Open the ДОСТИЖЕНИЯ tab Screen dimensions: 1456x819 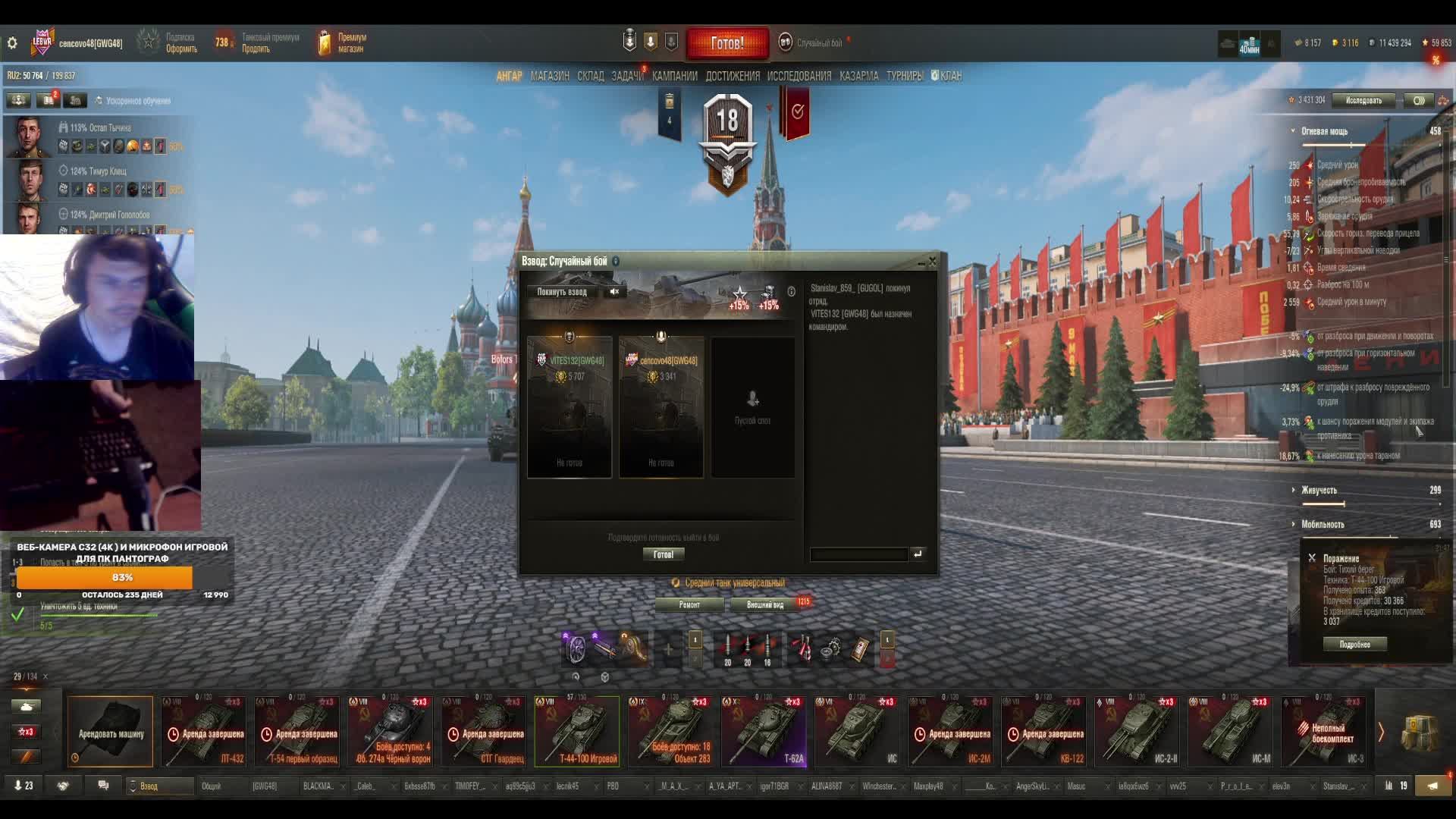coord(732,76)
